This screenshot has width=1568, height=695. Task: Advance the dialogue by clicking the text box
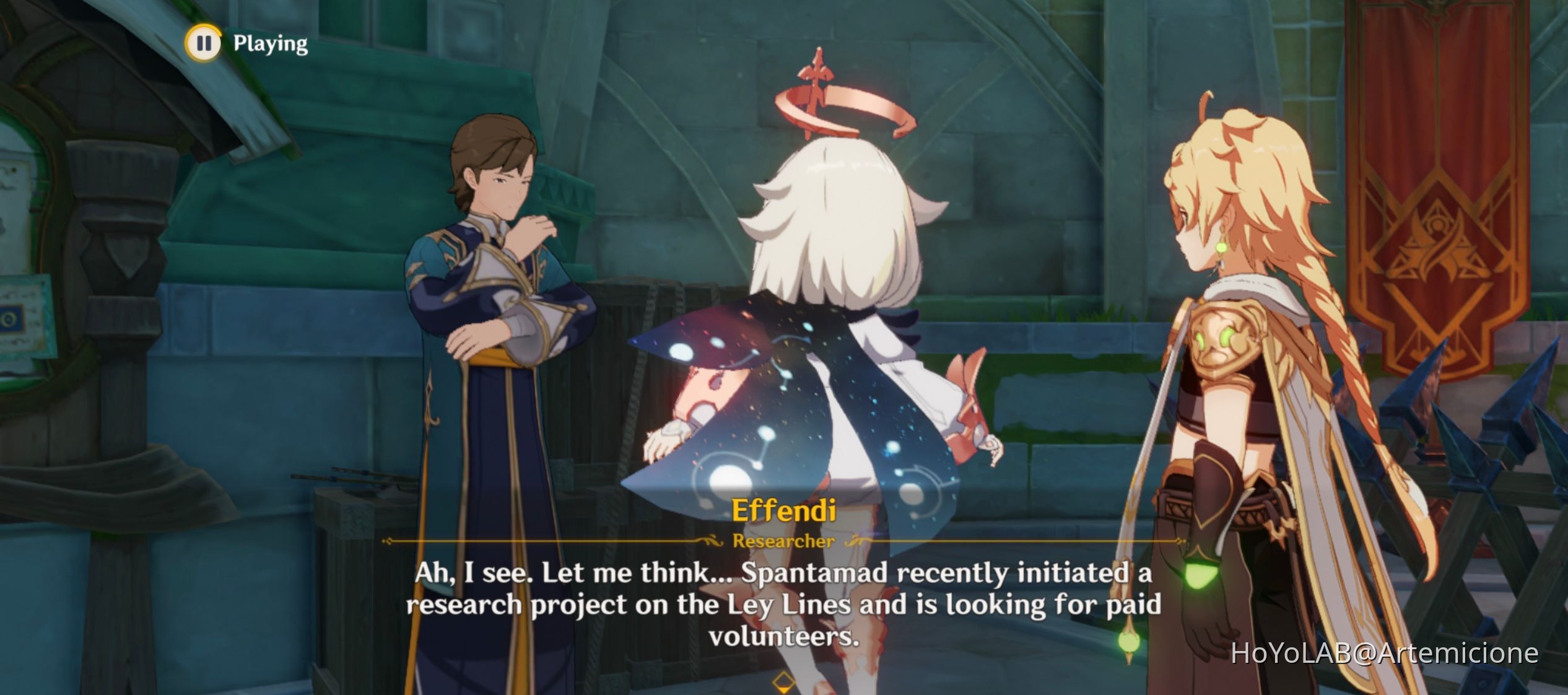(x=784, y=610)
